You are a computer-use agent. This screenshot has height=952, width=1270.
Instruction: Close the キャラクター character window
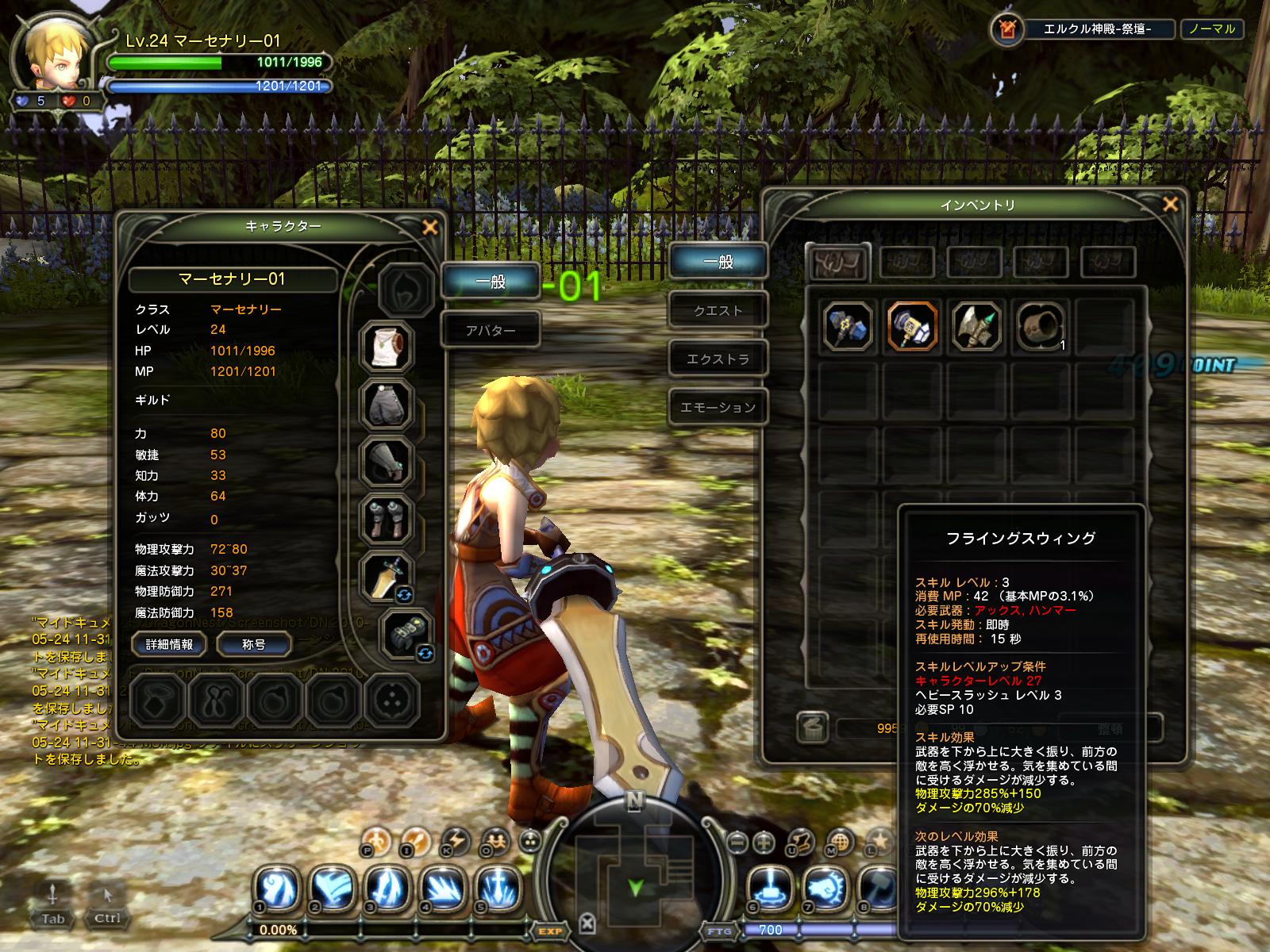(430, 228)
